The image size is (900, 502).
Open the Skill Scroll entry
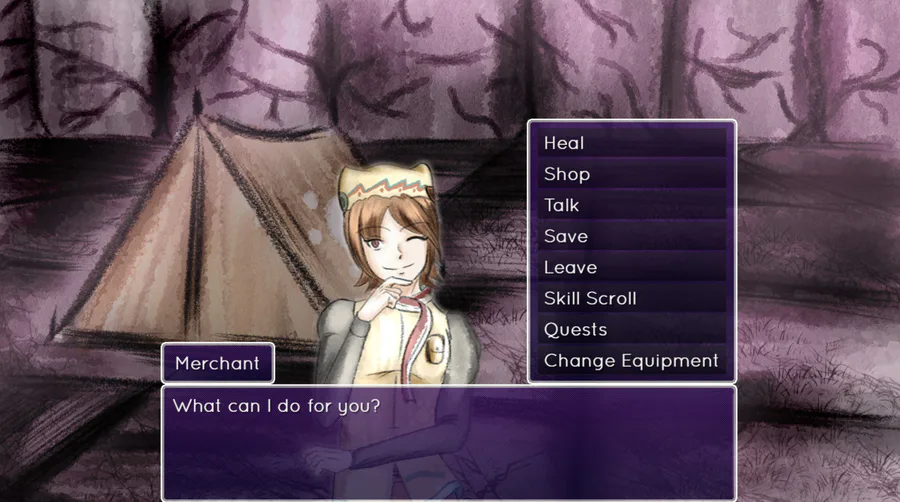[x=631, y=298]
